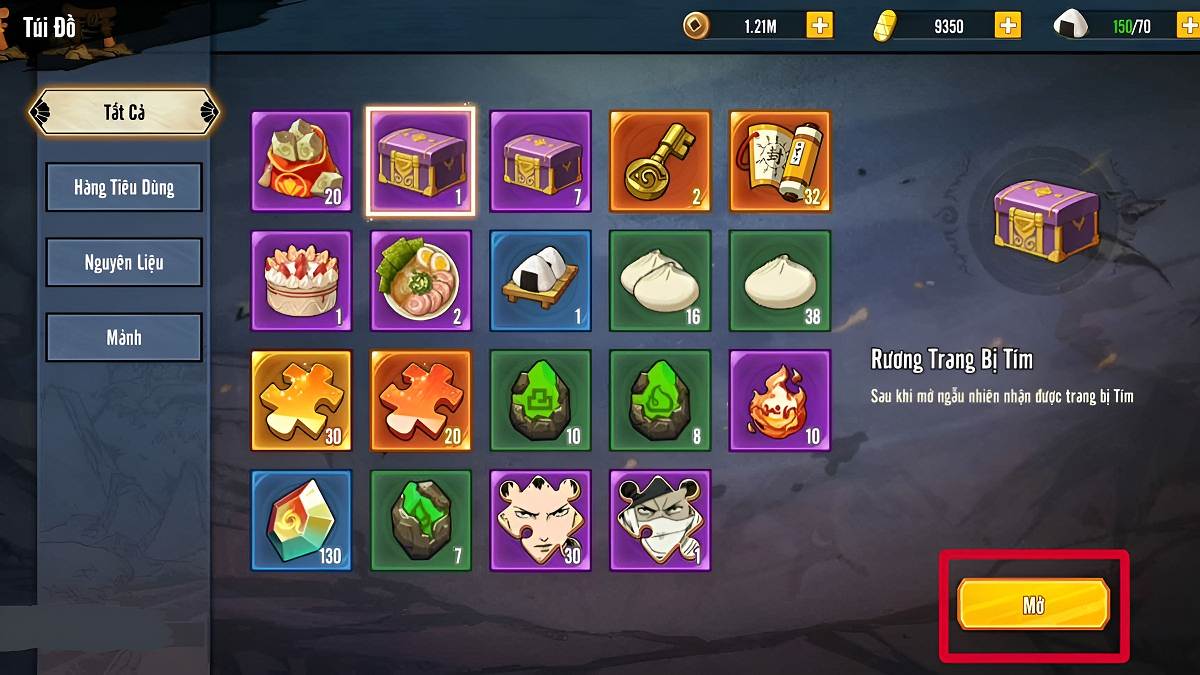Pick the onigiri rice ball item
Screen dimensions: 1200x675
point(540,281)
